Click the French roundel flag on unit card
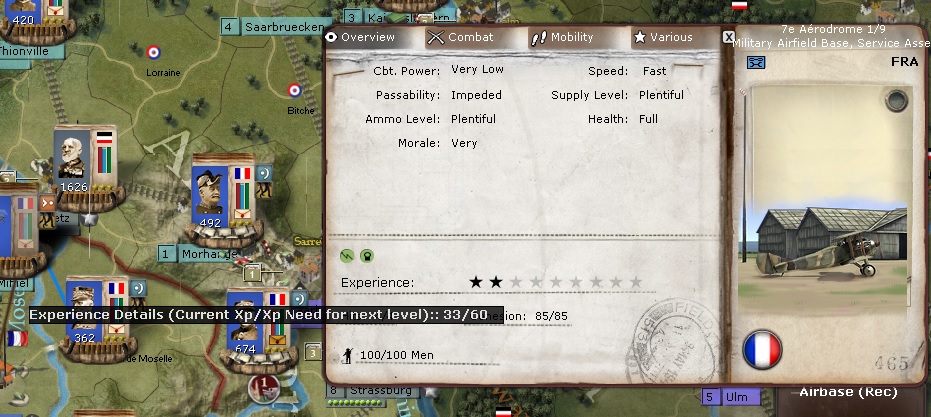Screen dimensions: 931x417 pos(762,349)
